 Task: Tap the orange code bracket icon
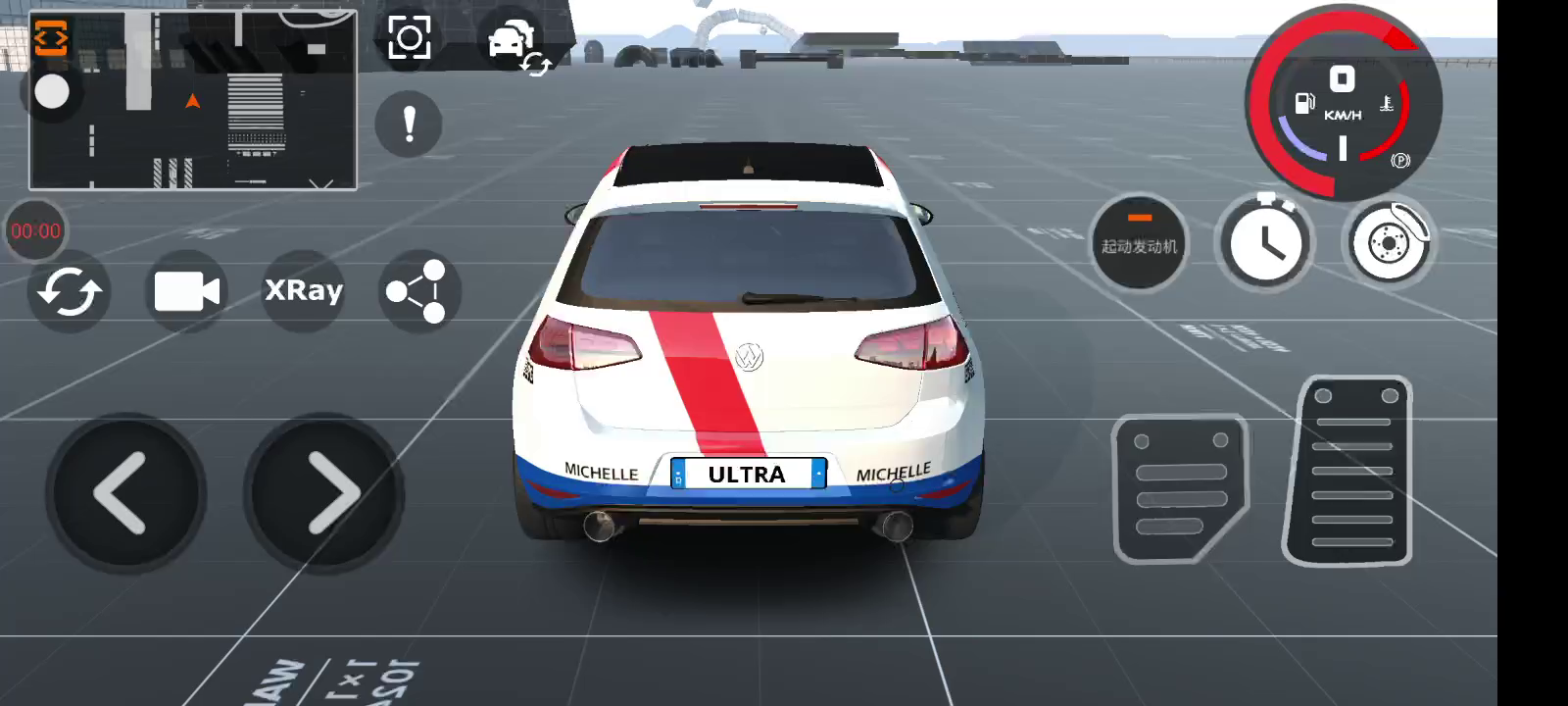[x=51, y=38]
